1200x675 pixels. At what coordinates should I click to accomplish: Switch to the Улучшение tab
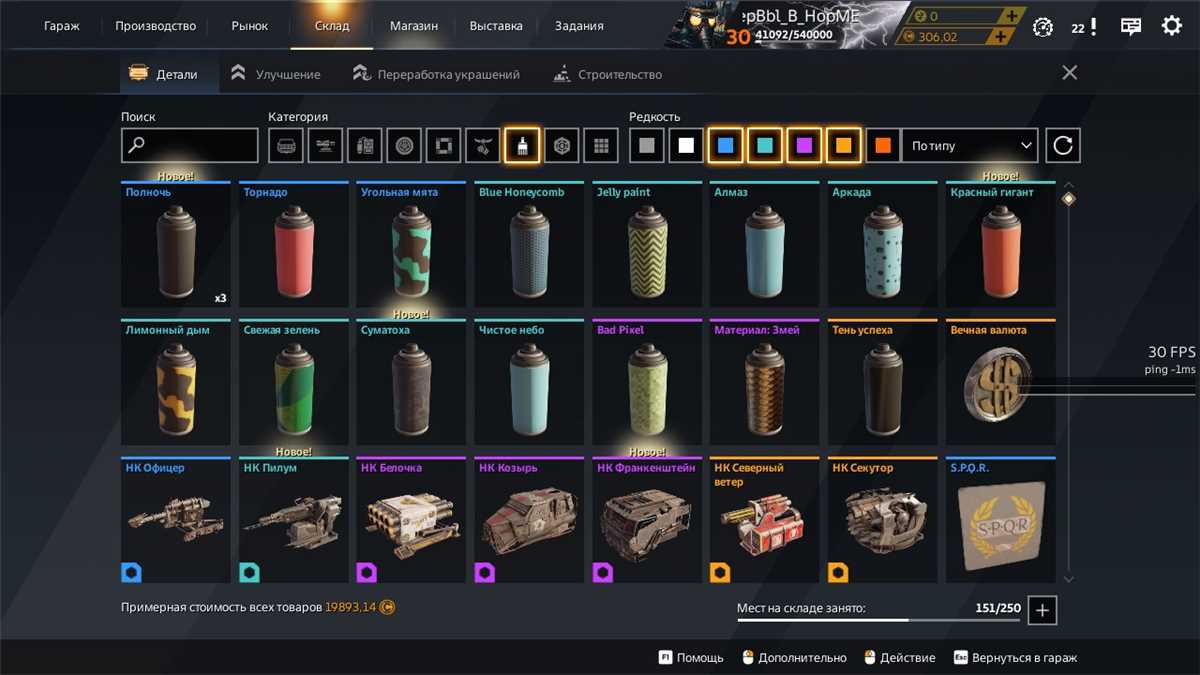(276, 74)
